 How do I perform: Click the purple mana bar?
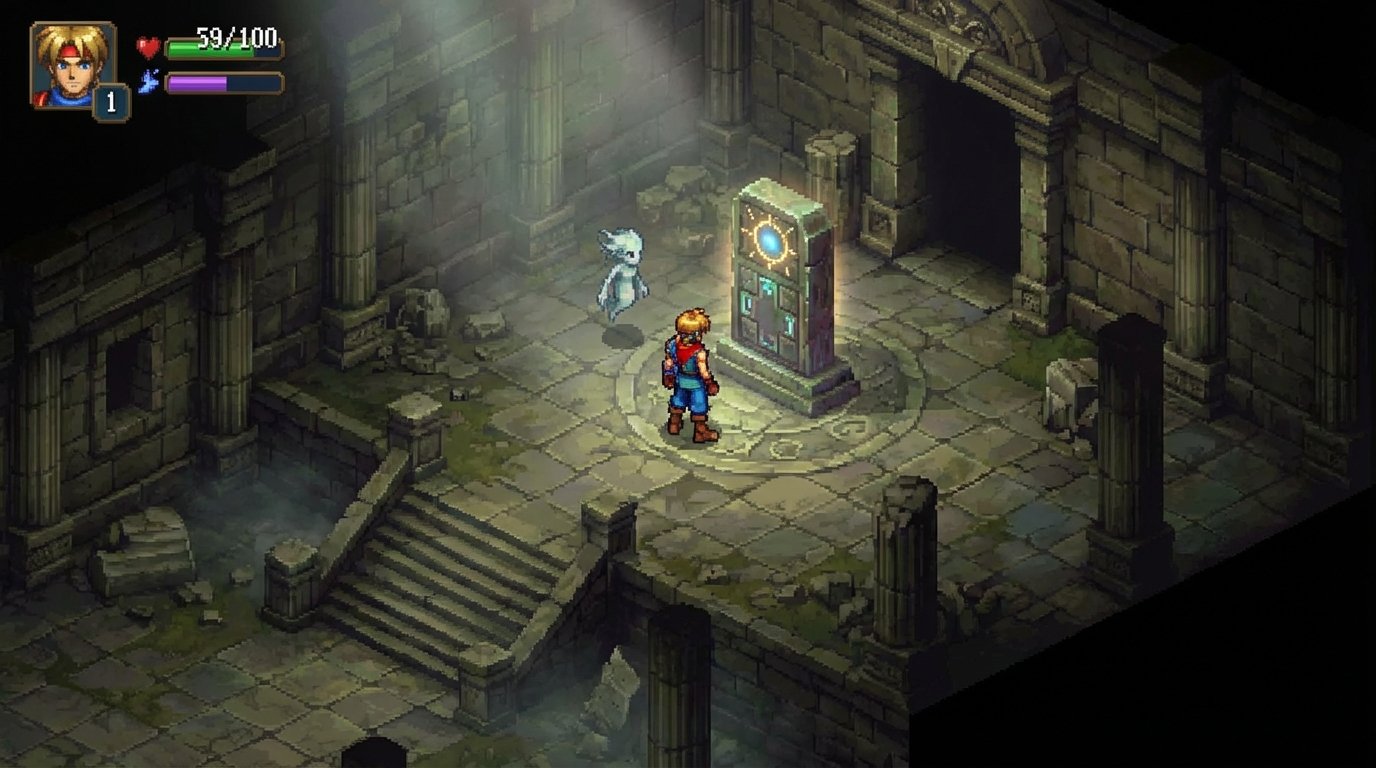pos(200,83)
